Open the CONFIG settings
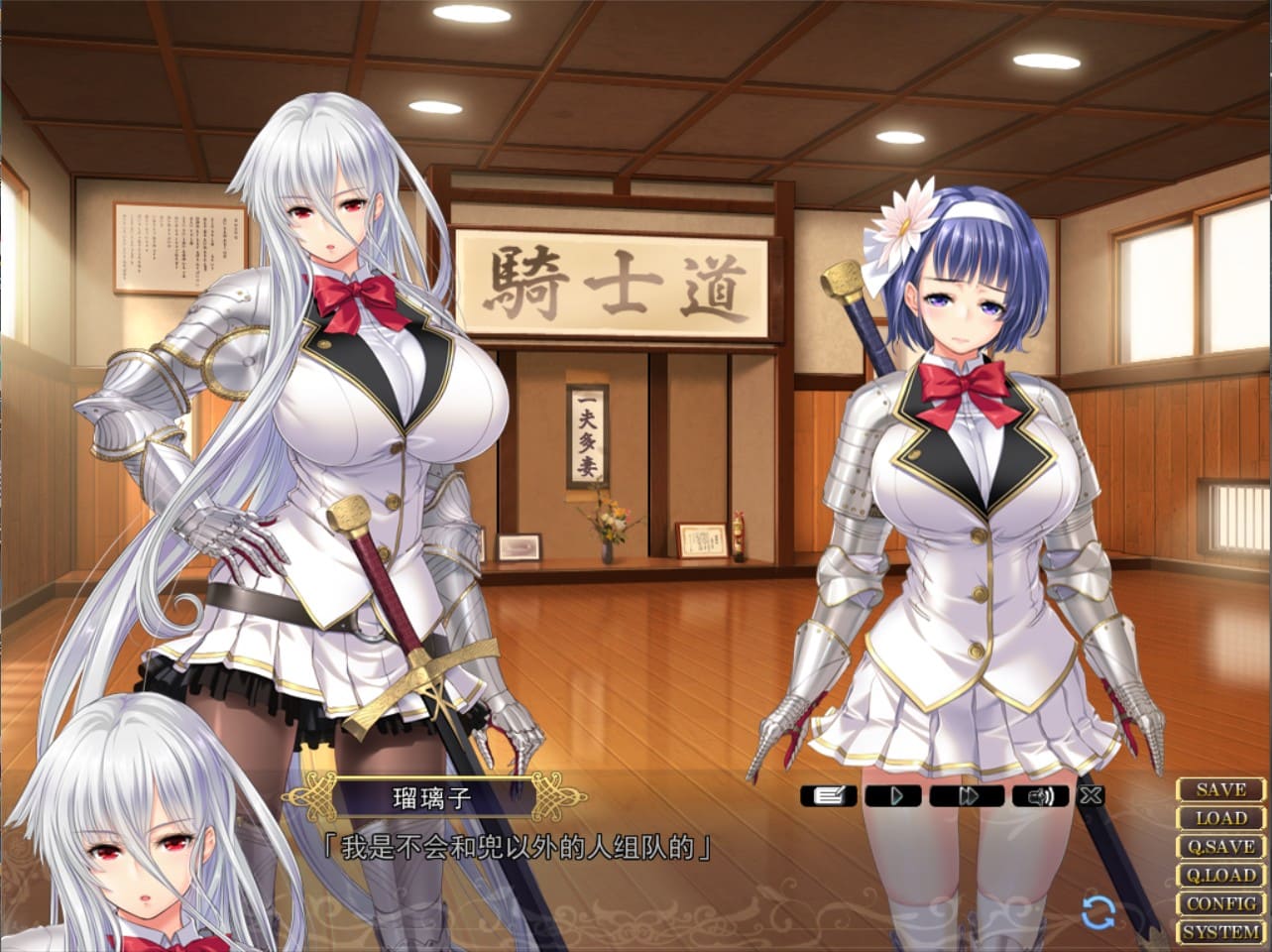Viewport: 1272px width, 952px height. 1220,904
